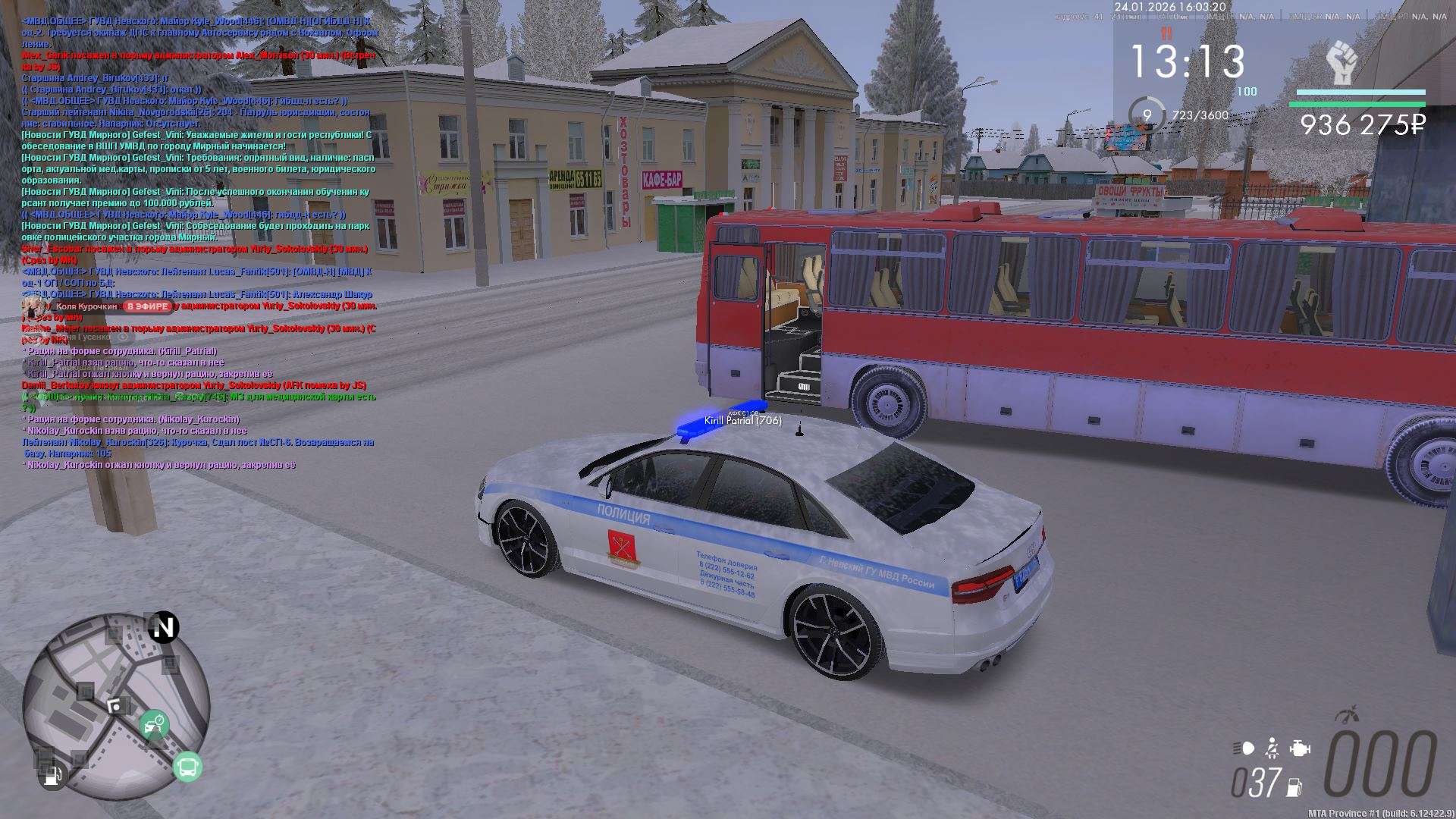Screen dimensions: 1456x819
Task: Click the cruise control speedometer icon
Action: point(1347,714)
